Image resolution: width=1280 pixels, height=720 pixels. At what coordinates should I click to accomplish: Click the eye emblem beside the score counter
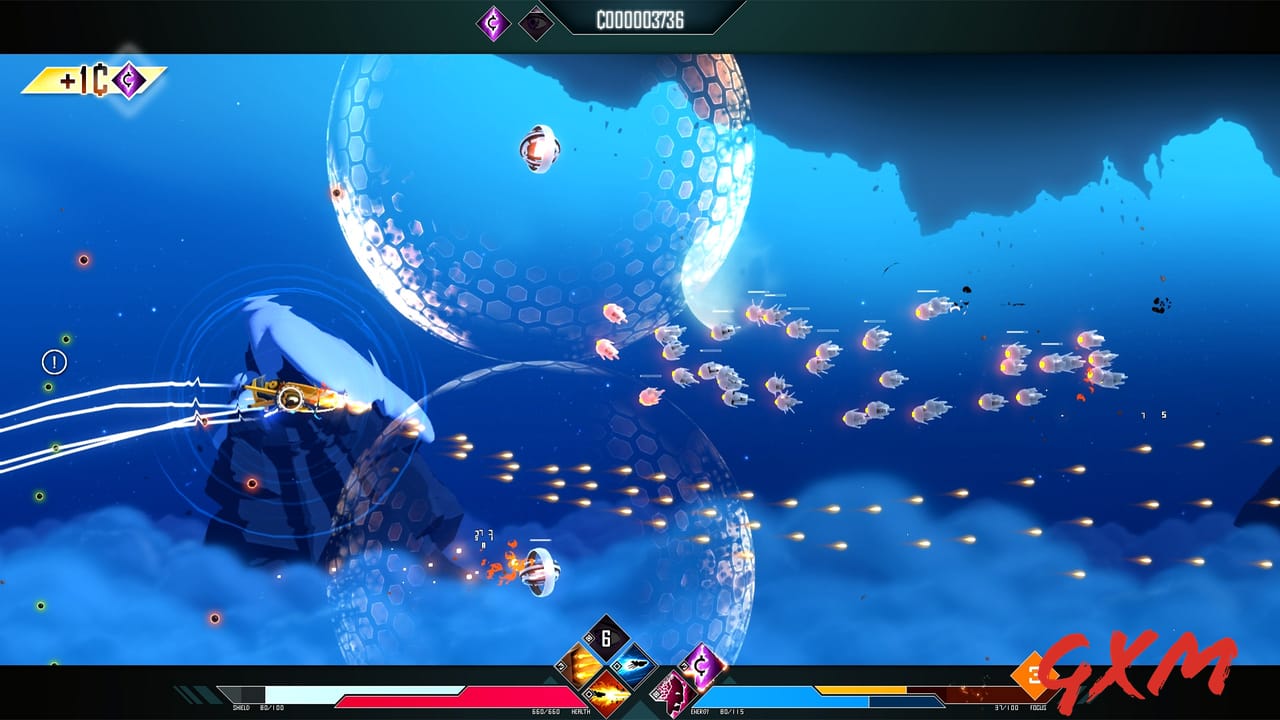click(x=534, y=21)
